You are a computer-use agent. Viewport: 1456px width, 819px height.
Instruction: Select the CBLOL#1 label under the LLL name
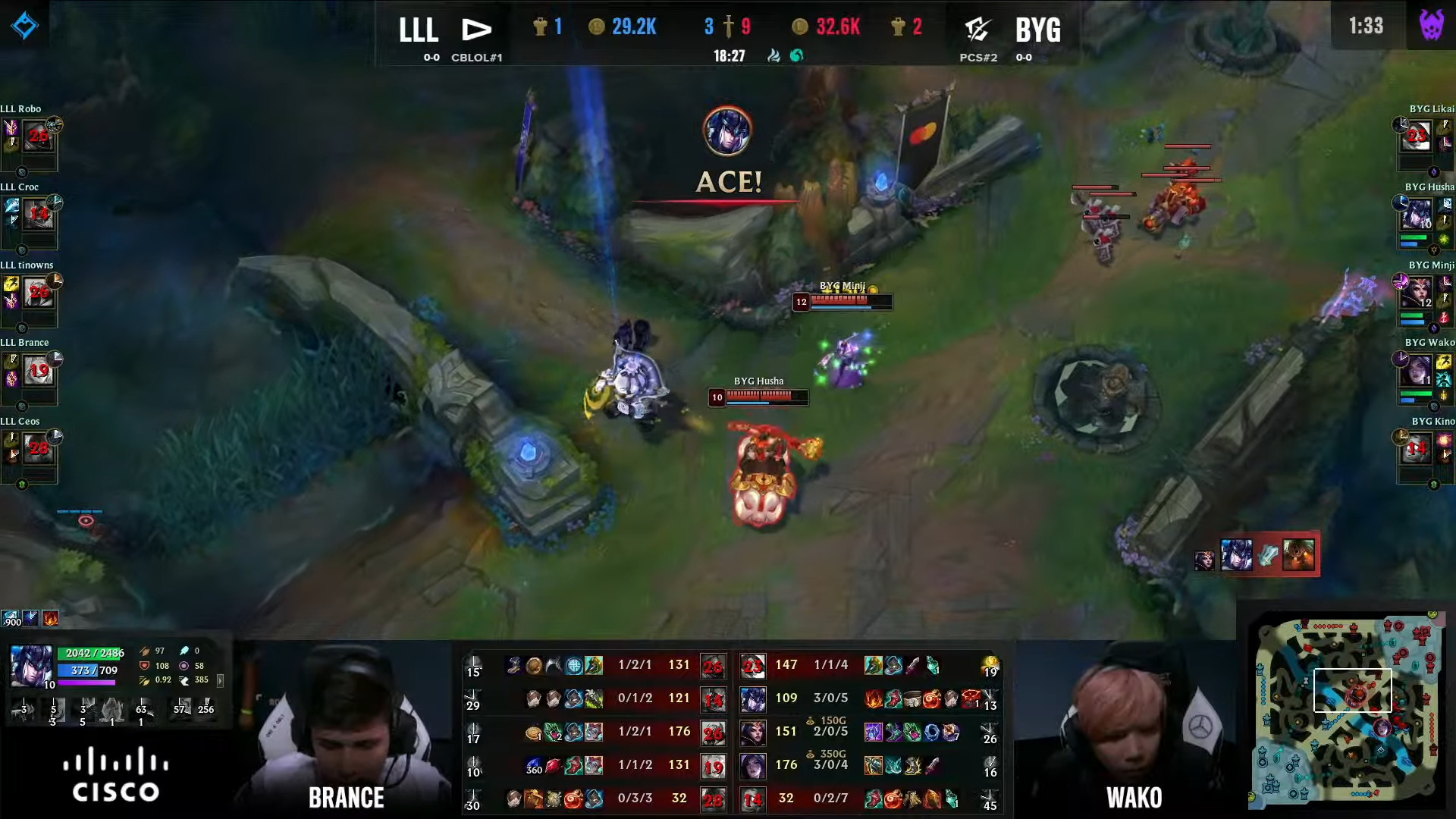[477, 57]
